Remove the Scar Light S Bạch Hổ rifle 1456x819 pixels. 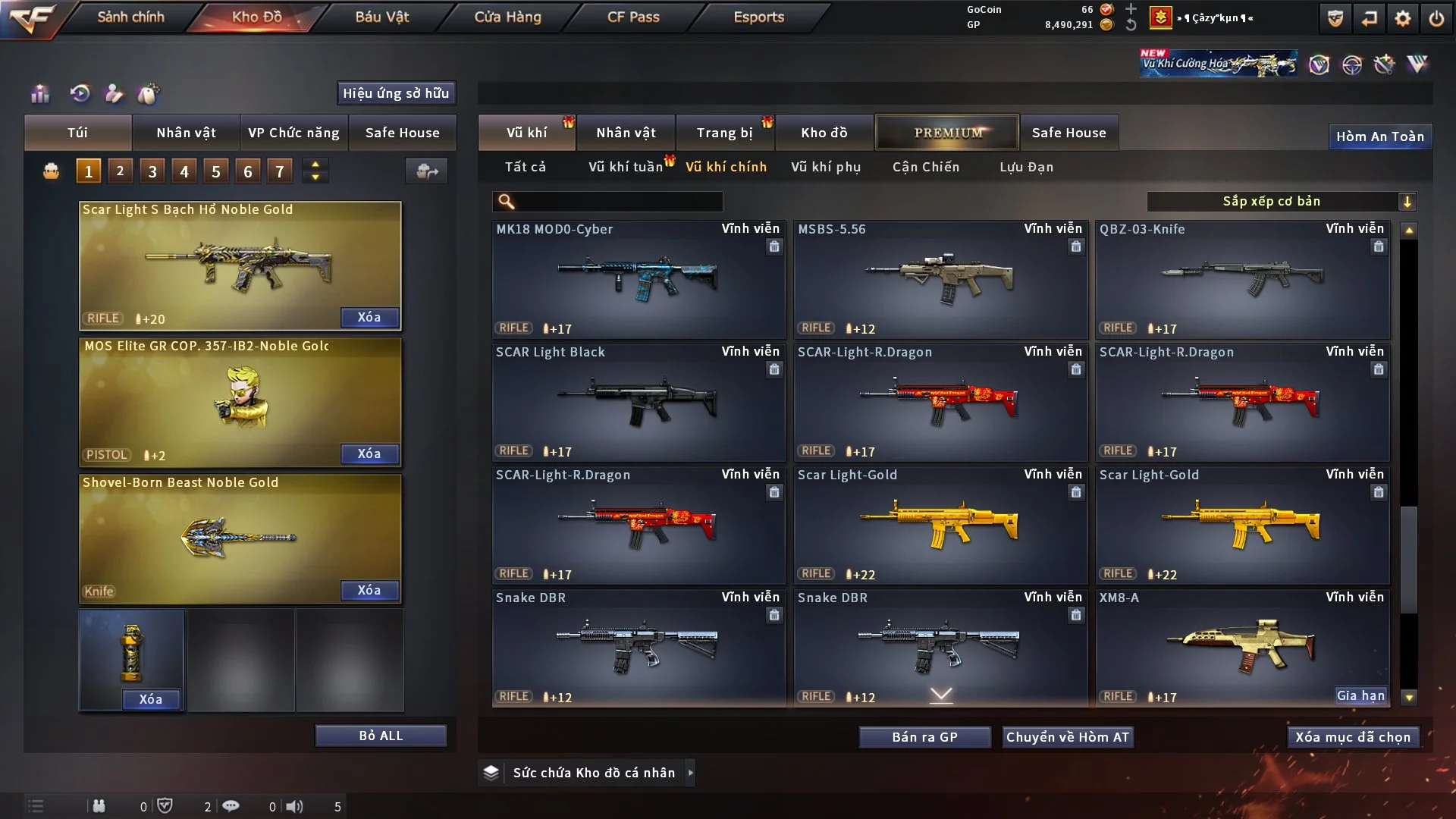(x=369, y=317)
